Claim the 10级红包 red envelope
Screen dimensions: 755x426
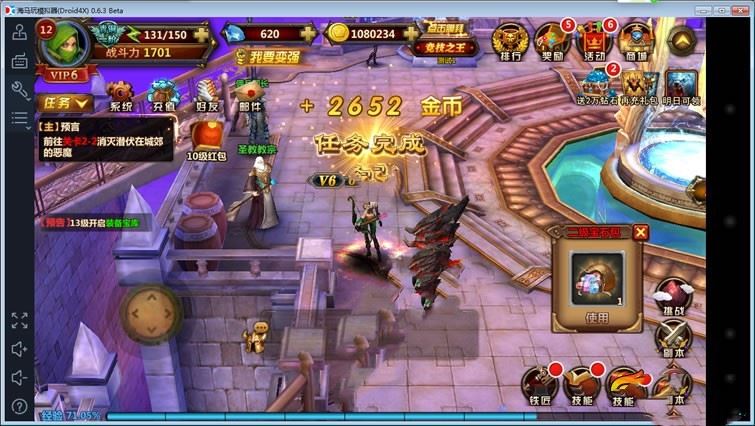click(x=207, y=140)
